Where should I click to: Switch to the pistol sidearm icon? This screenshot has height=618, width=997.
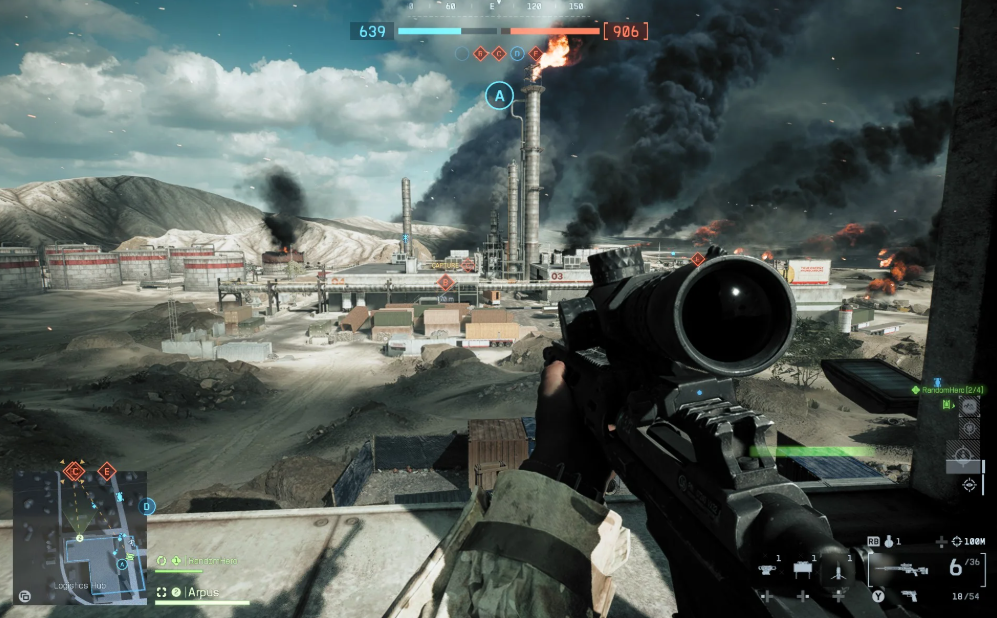point(908,595)
